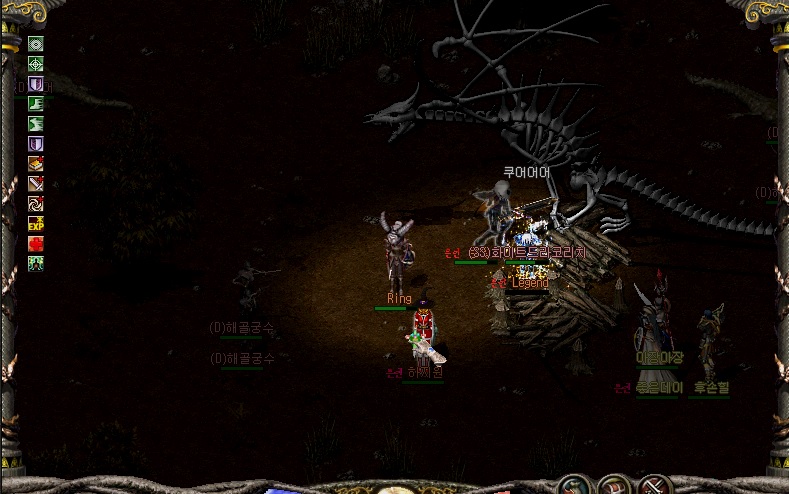Select the sword with red plus icon
The width and height of the screenshot is (789, 494).
(36, 184)
